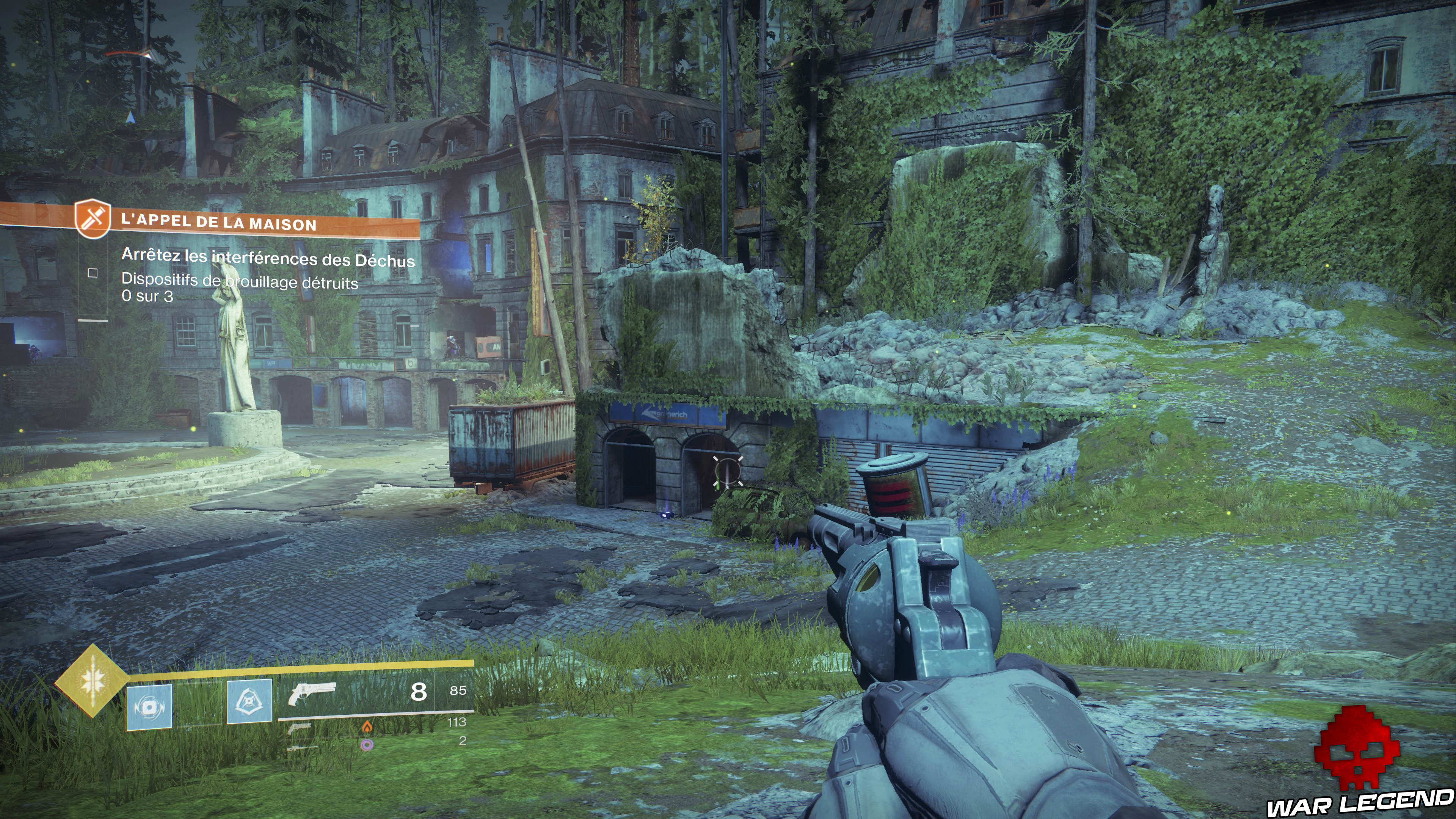
Task: Click the orange quest shield emblem
Action: click(92, 218)
